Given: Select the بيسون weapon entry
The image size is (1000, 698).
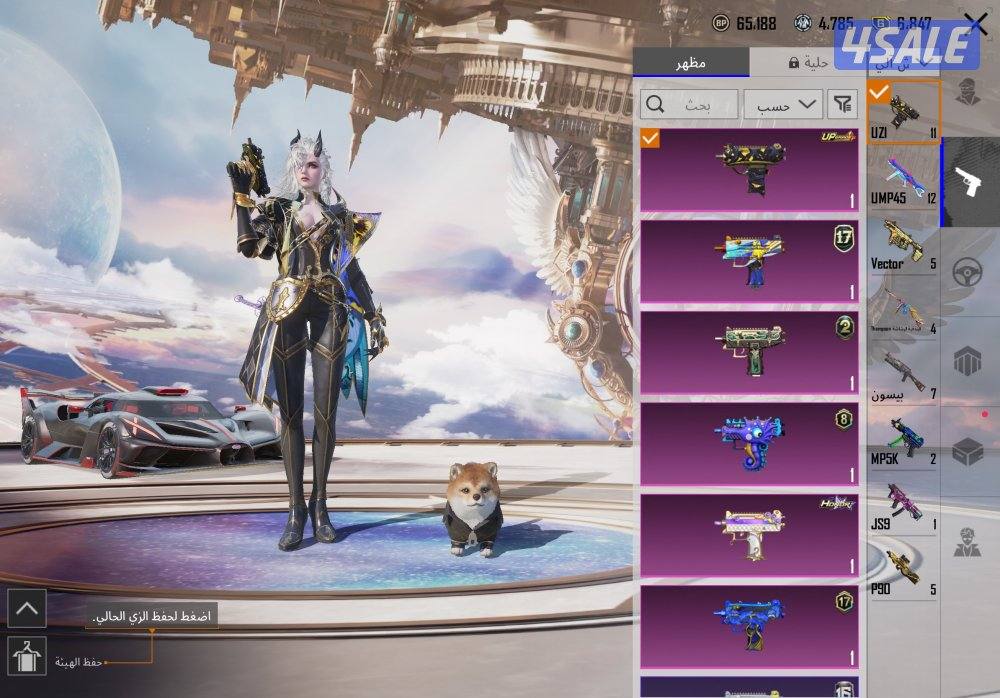Looking at the screenshot, I should 903,373.
